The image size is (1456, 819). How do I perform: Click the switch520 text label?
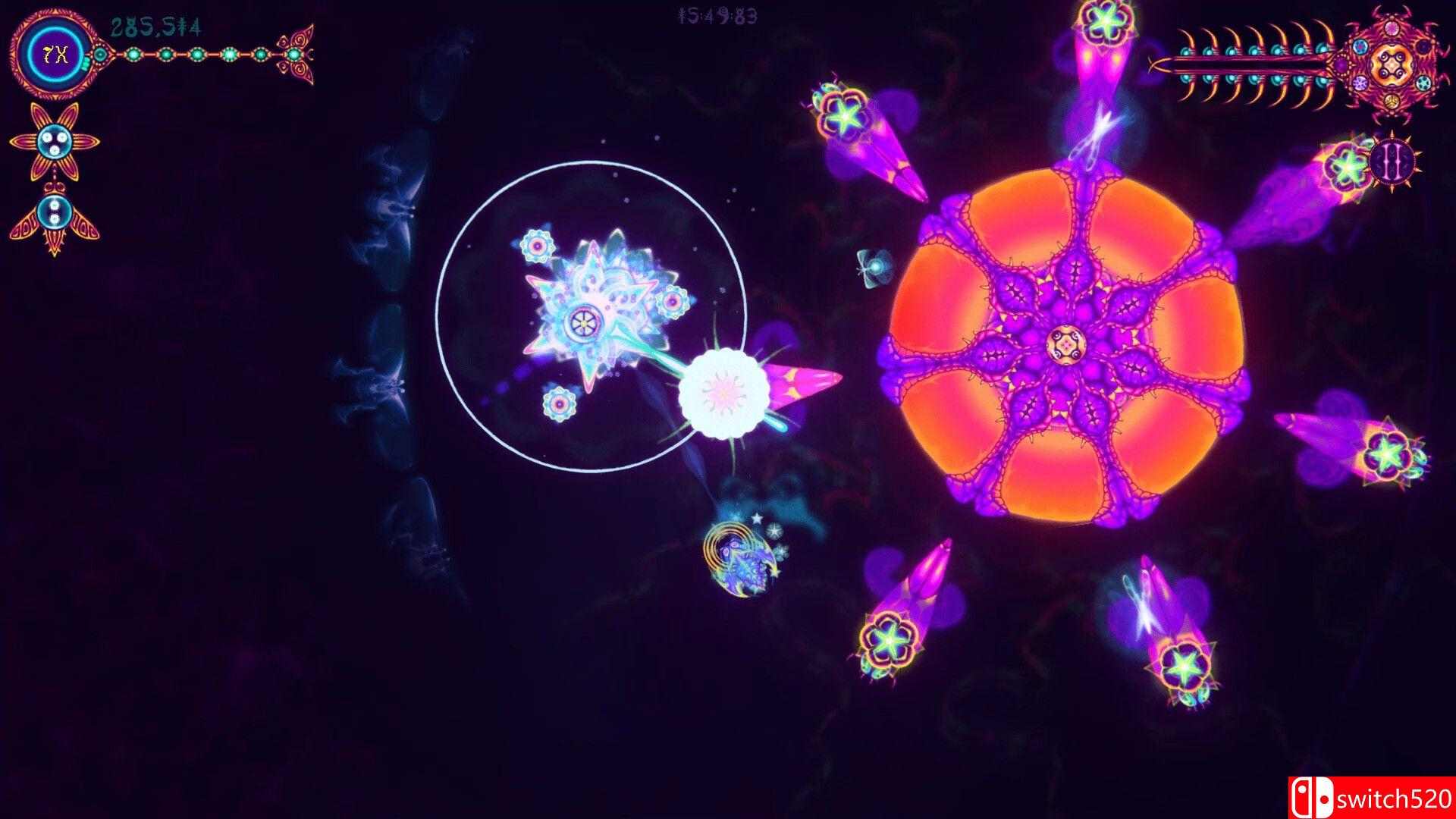click(x=1396, y=798)
